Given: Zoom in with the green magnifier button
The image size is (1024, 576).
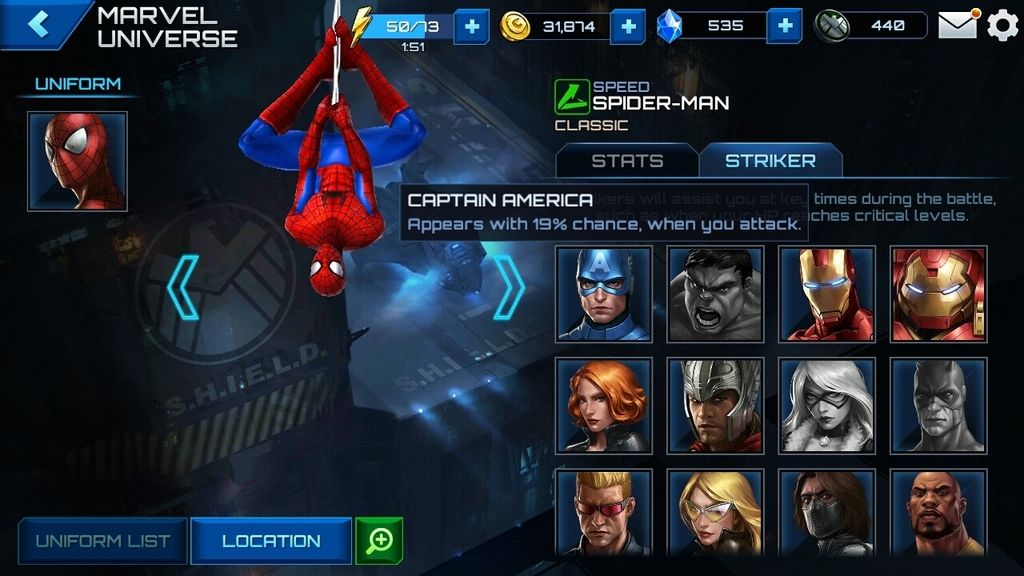Looking at the screenshot, I should tap(379, 541).
